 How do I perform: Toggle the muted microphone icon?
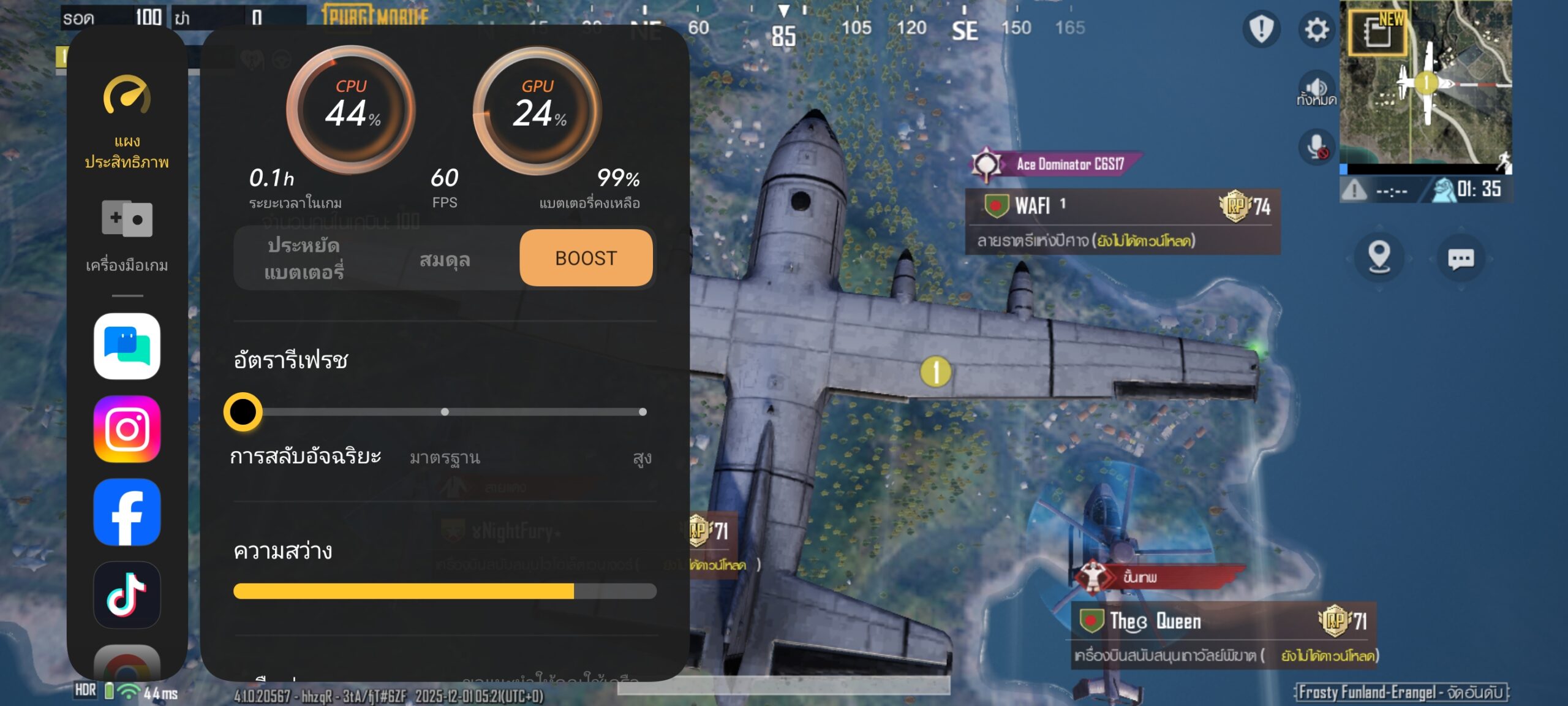coord(1316,146)
